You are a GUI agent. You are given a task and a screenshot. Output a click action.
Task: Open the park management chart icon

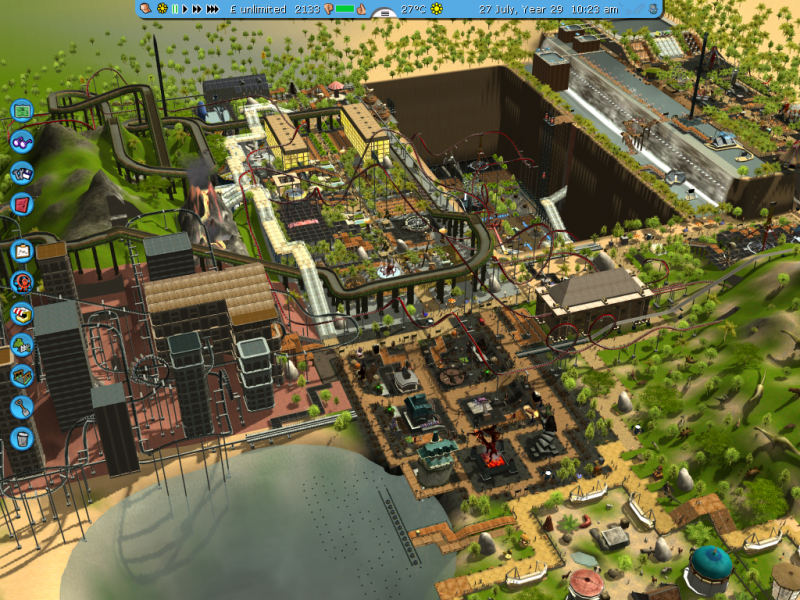pyautogui.click(x=22, y=251)
